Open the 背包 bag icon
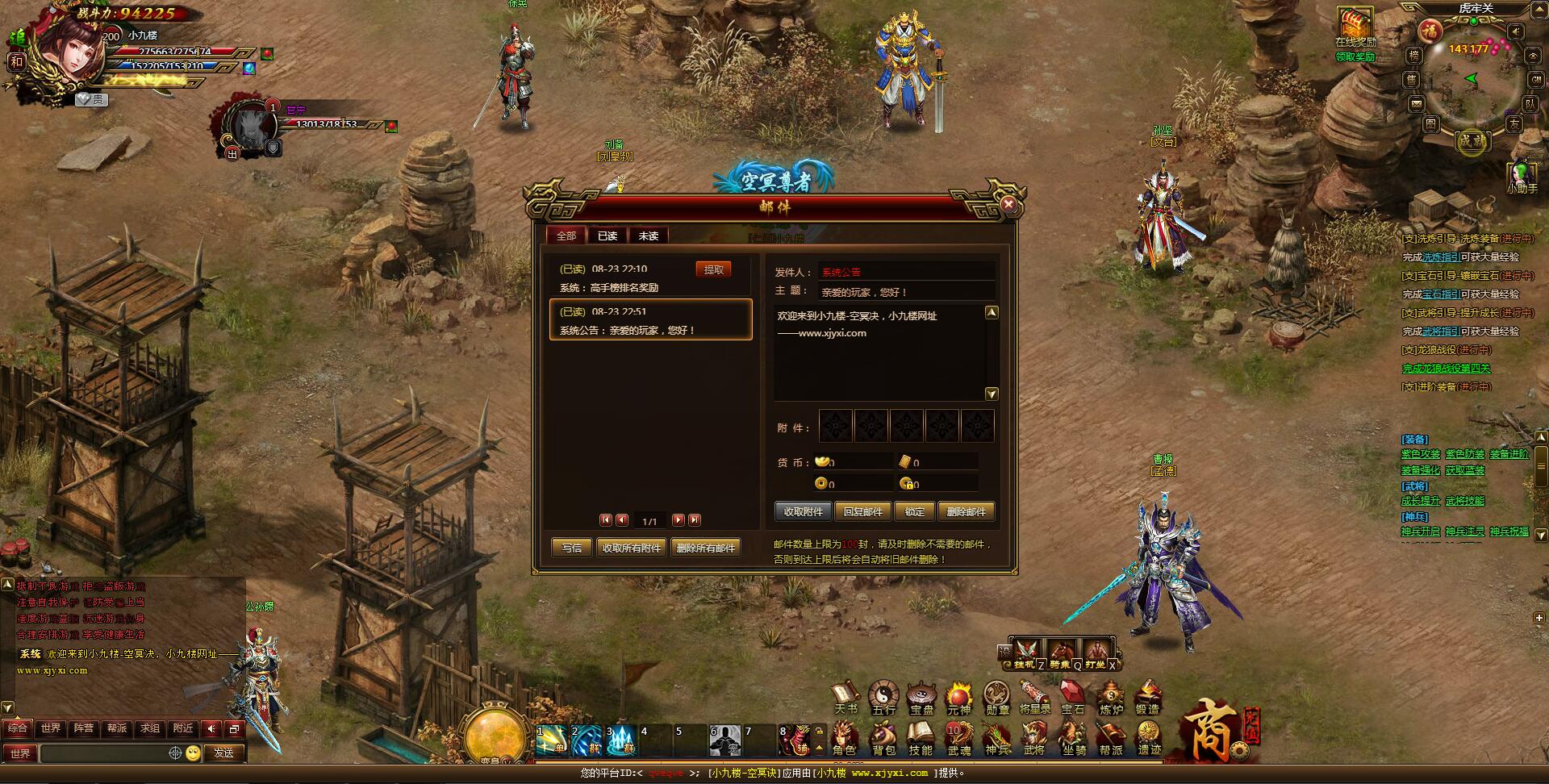The width and height of the screenshot is (1549, 784). [883, 738]
